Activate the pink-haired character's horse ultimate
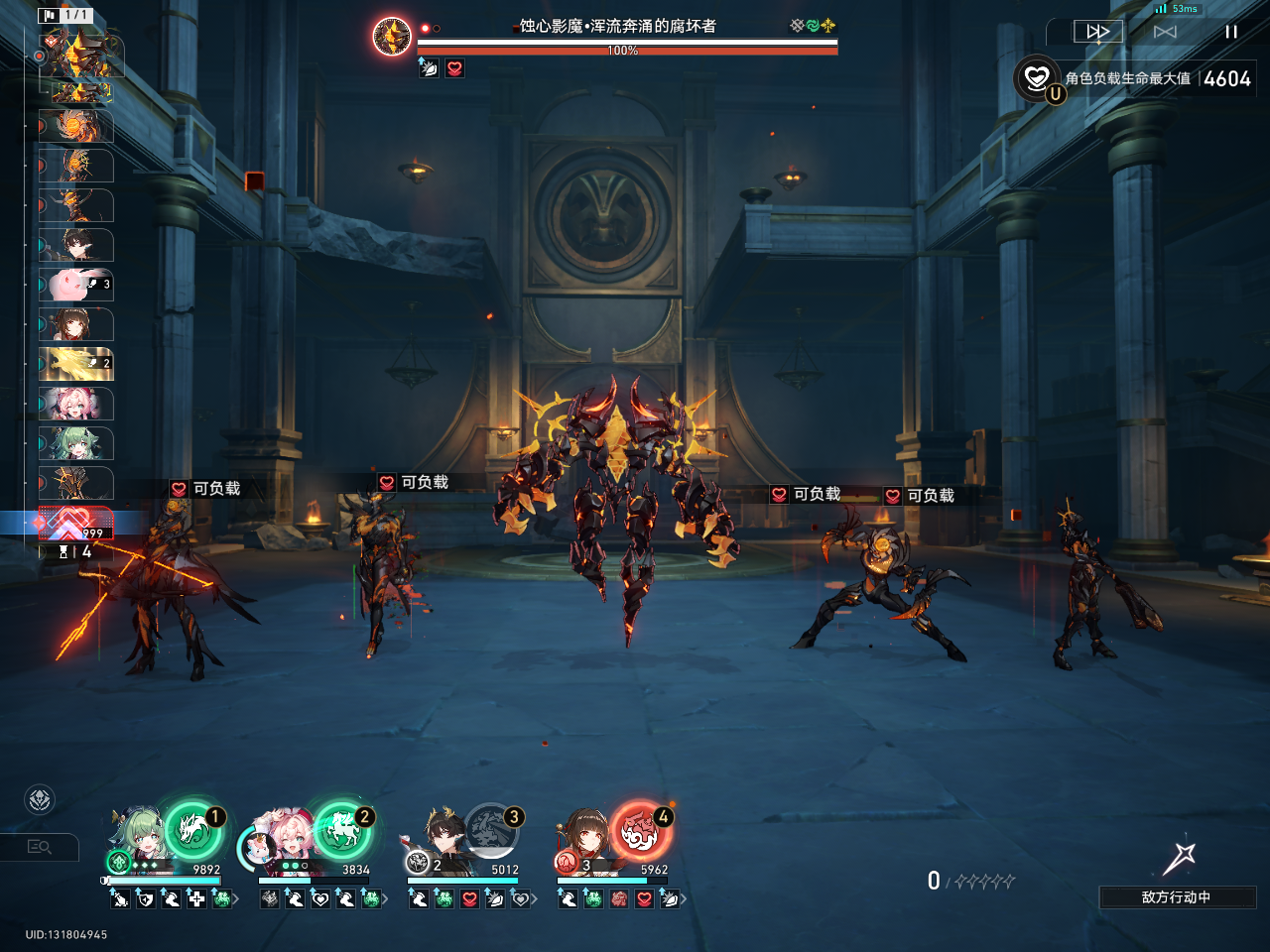1270x952 pixels. coord(341,829)
